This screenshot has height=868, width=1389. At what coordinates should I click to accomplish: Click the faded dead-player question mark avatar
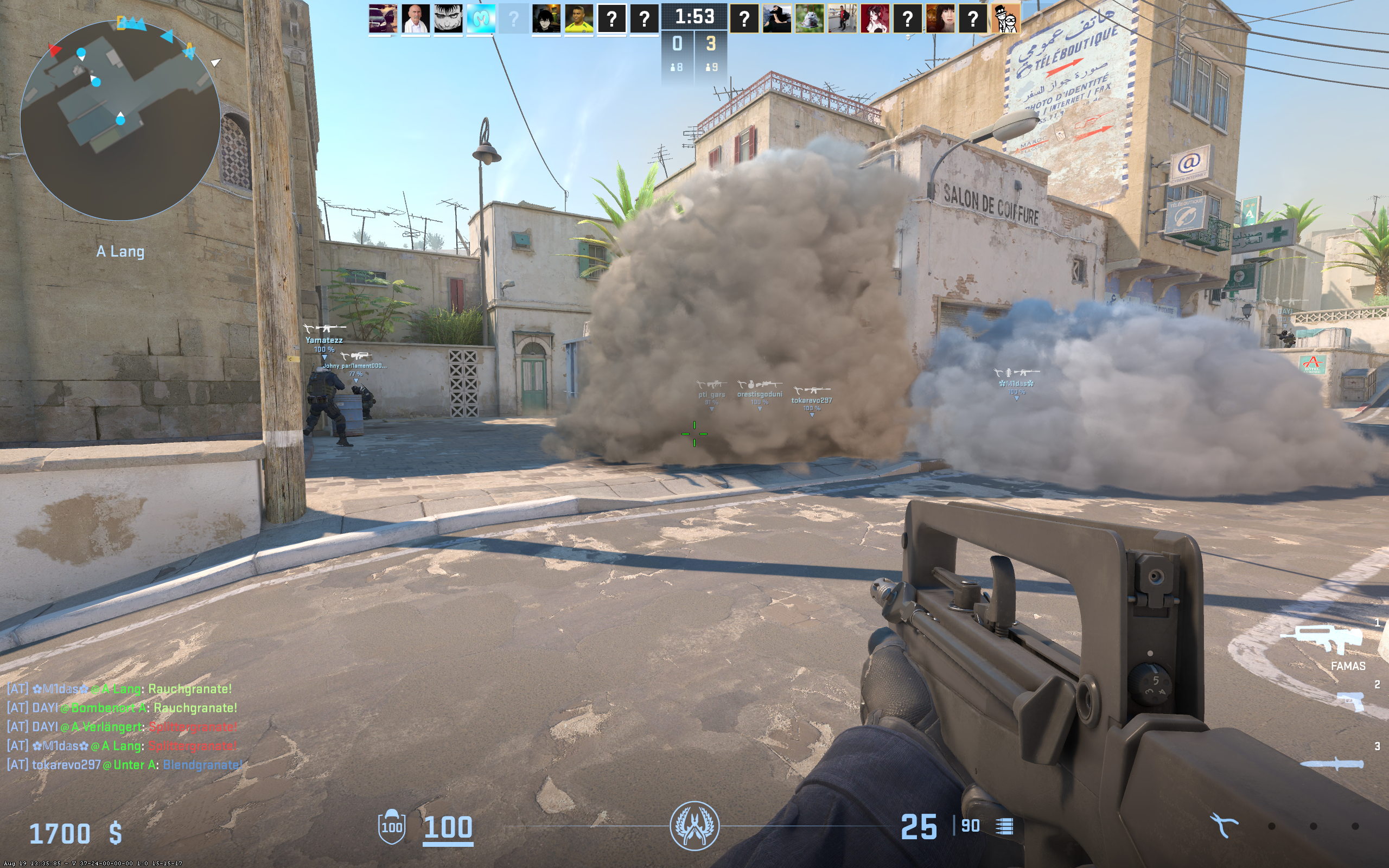point(513,19)
